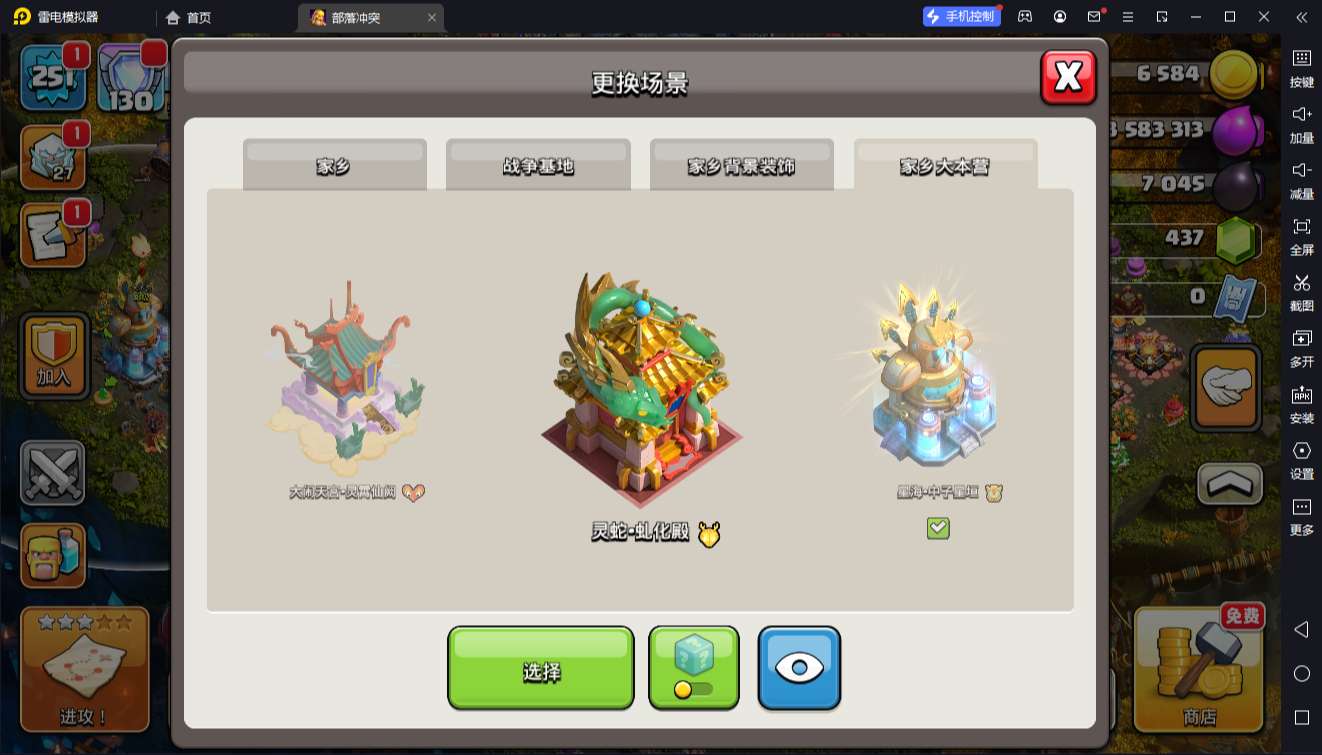Viewport: 1322px width, 755px height.
Task: Start an attack with 进攻! button
Action: coord(85,670)
